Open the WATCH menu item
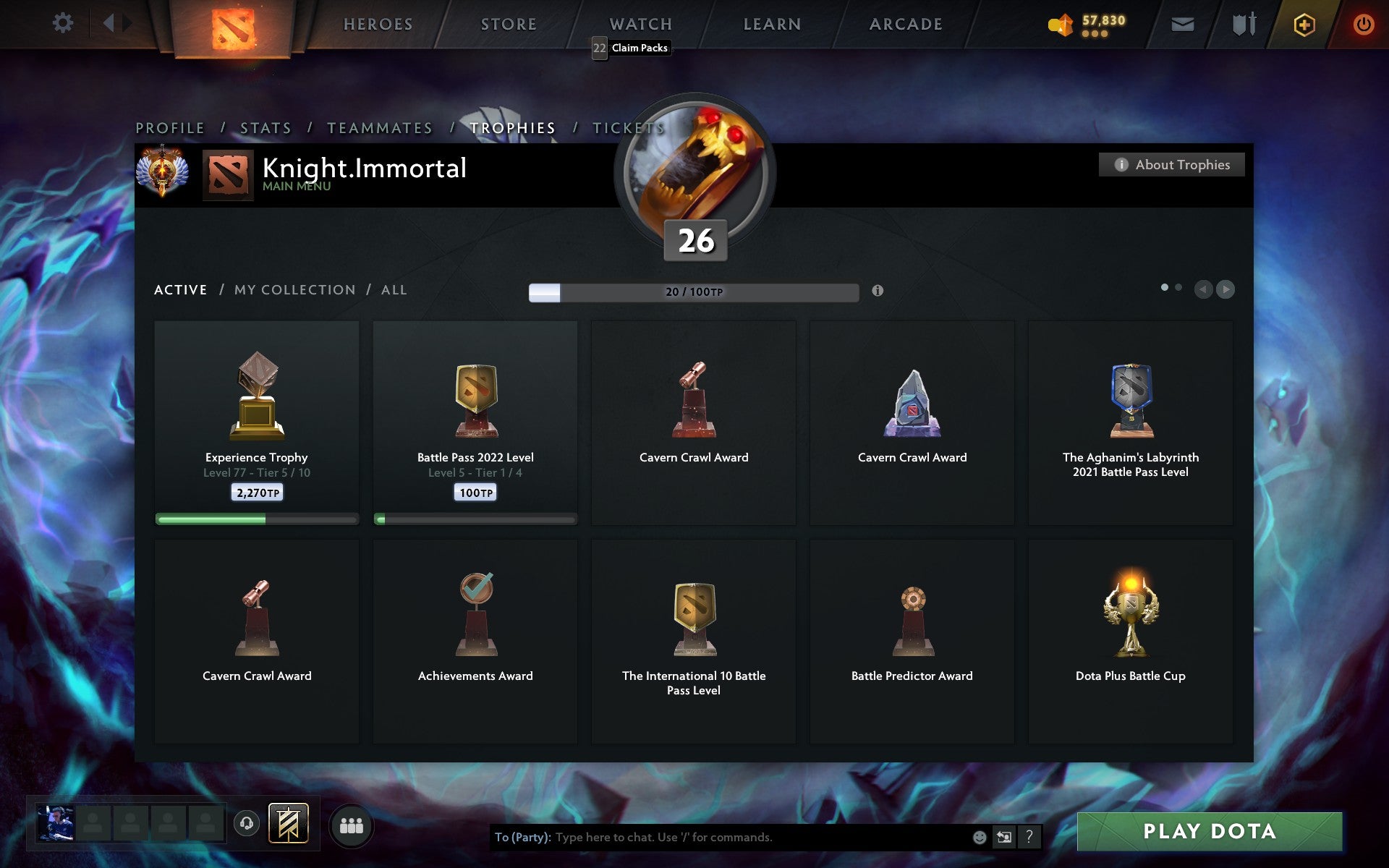 (x=640, y=23)
